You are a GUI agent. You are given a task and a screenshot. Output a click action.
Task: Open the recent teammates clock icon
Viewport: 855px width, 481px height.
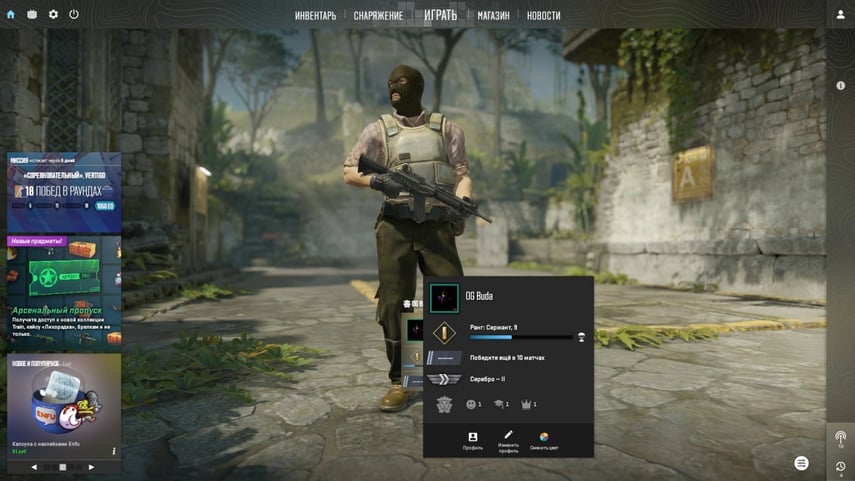point(840,467)
